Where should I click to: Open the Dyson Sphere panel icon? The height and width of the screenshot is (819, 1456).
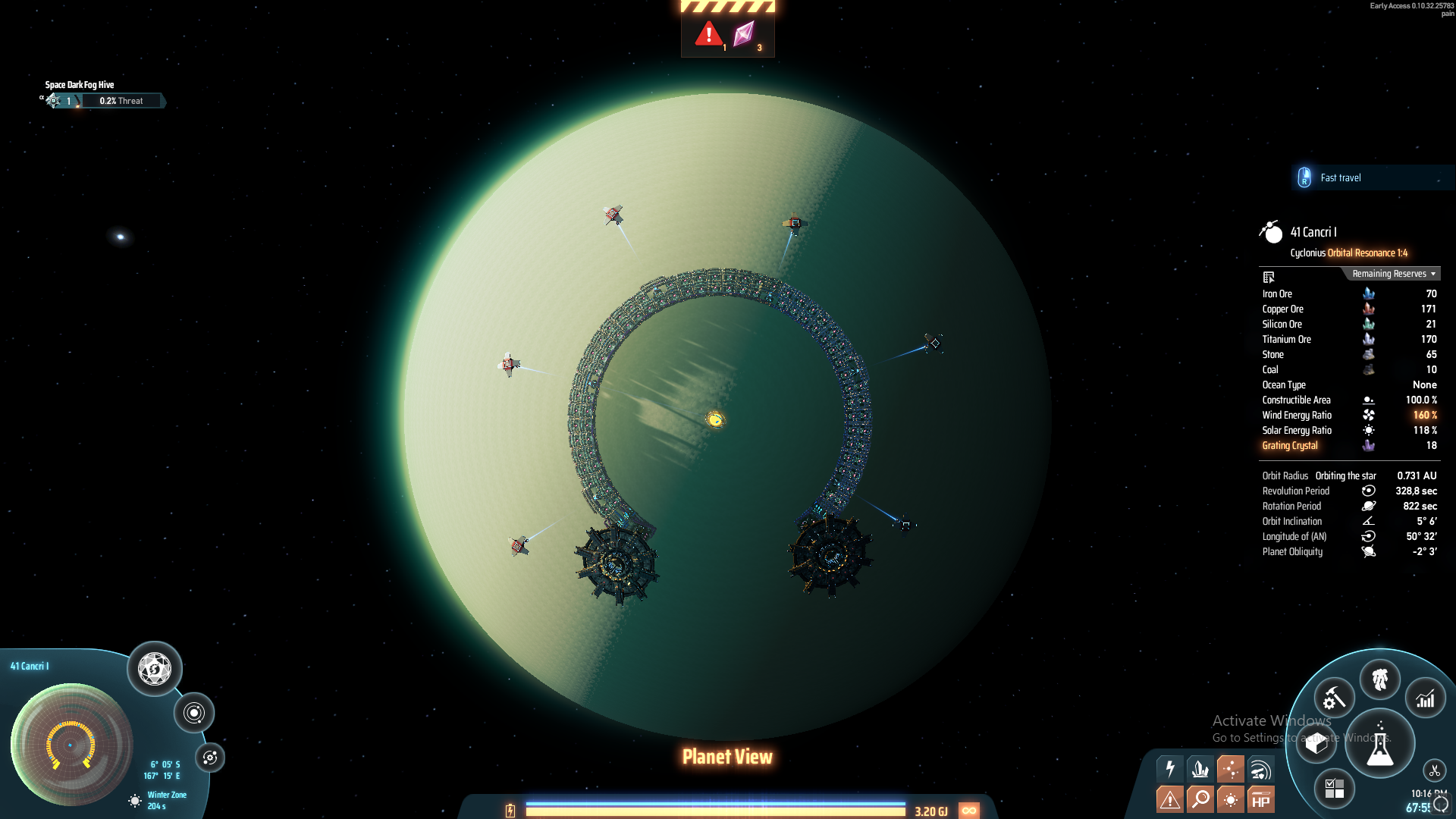tap(155, 669)
